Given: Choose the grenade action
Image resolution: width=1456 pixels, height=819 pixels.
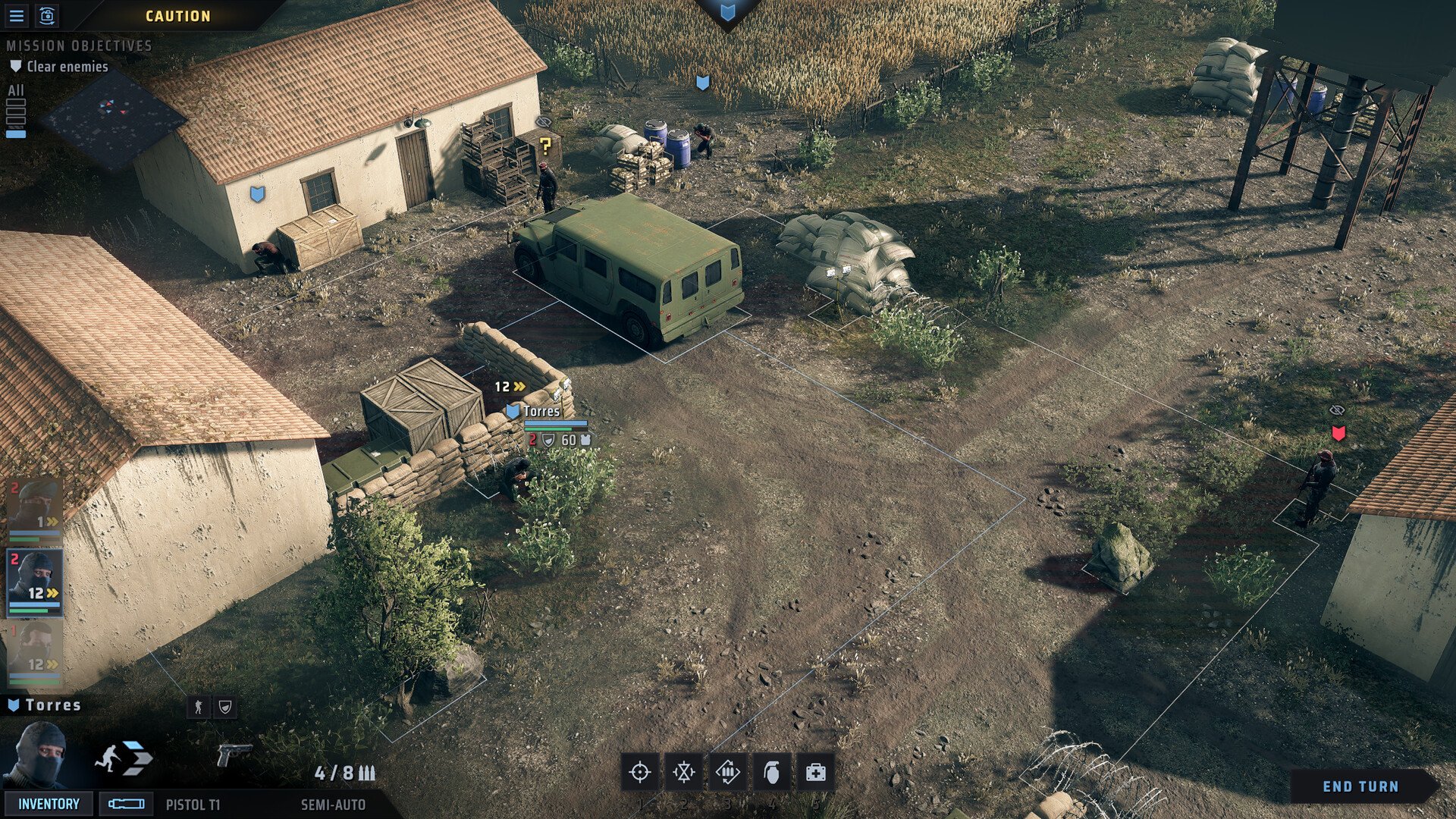Looking at the screenshot, I should pos(771,772).
